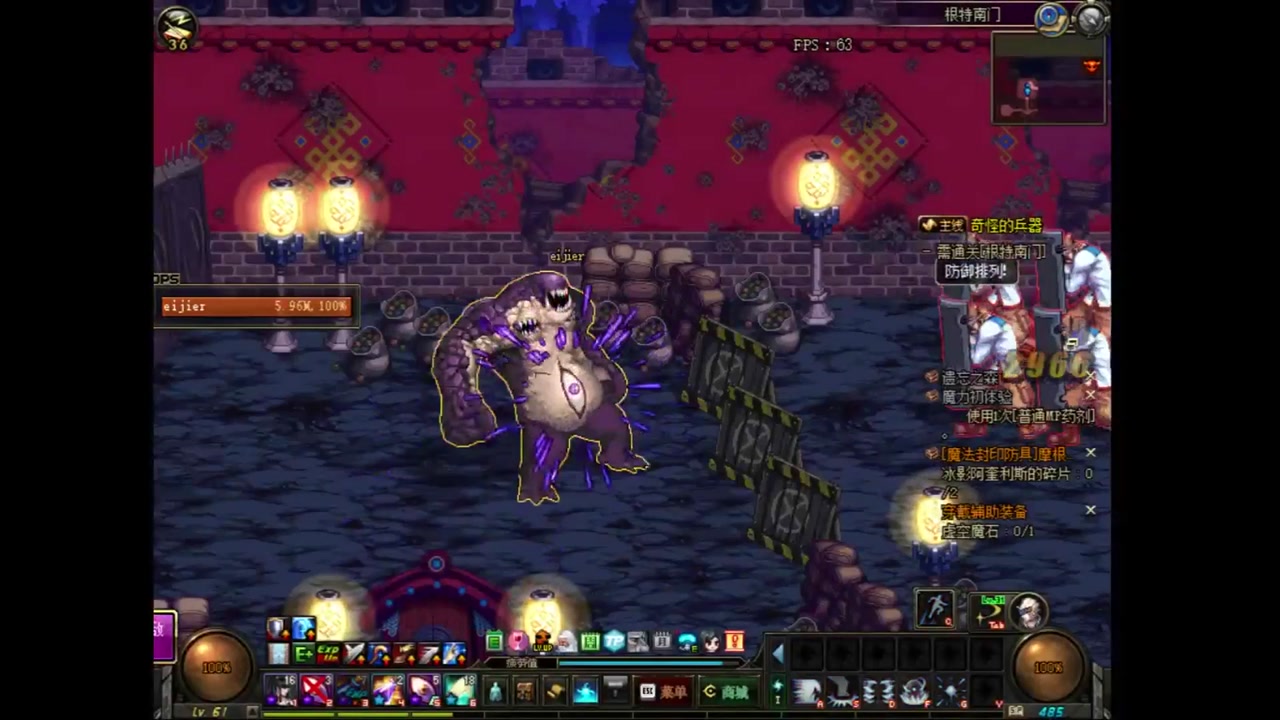This screenshot has height=720, width=1280.
Task: Click the minimap
Action: coord(1048,78)
